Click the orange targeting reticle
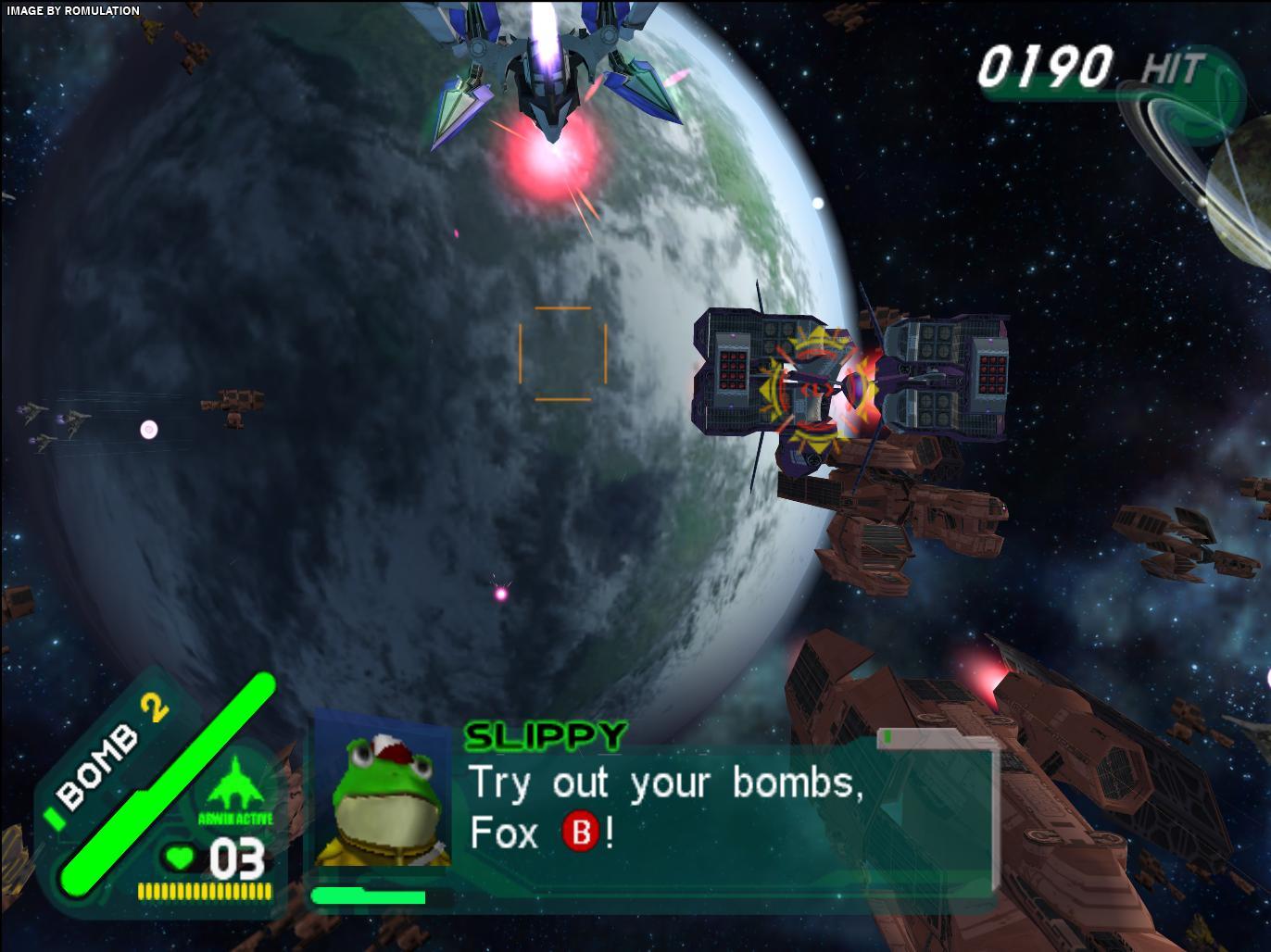The image size is (1271, 952). coord(562,354)
